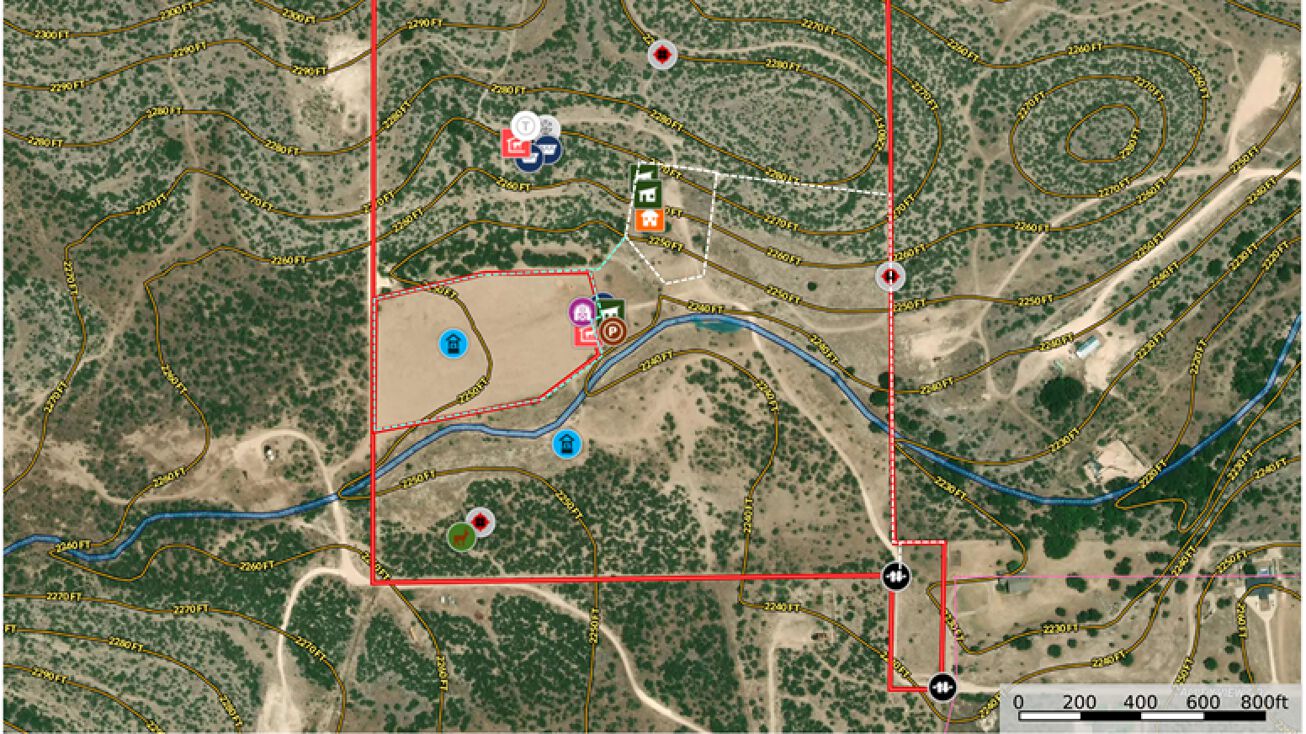Click the brown parking P marker
Image resolution: width=1306 pixels, height=734 pixels.
(613, 331)
